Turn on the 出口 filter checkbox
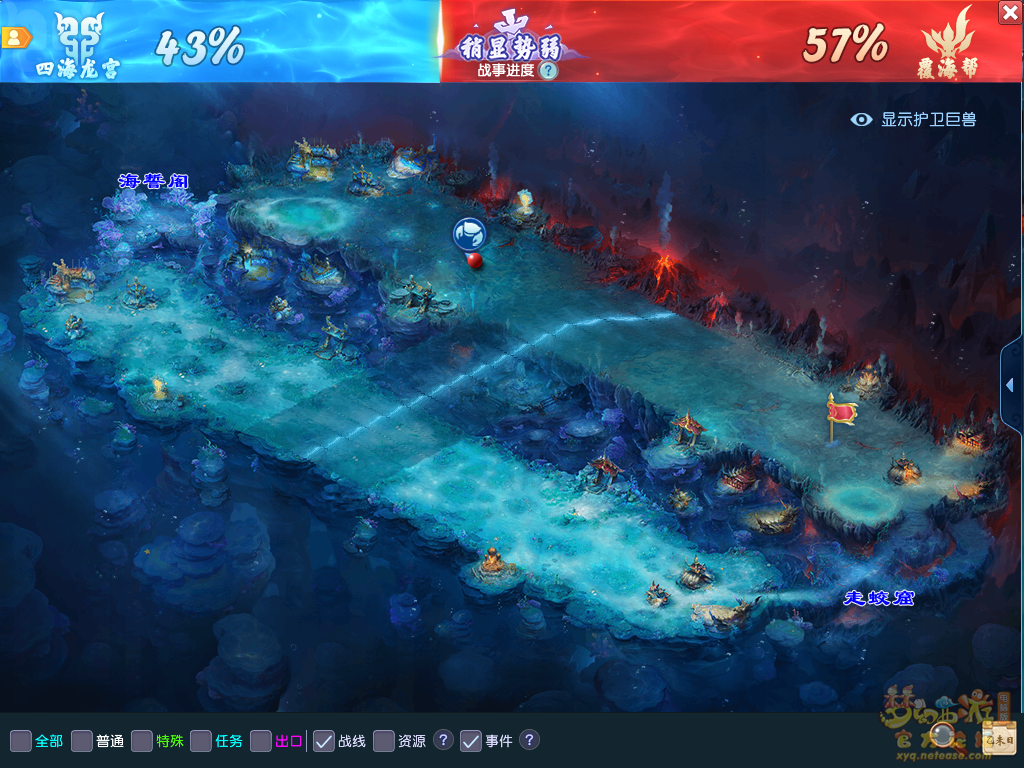 261,741
